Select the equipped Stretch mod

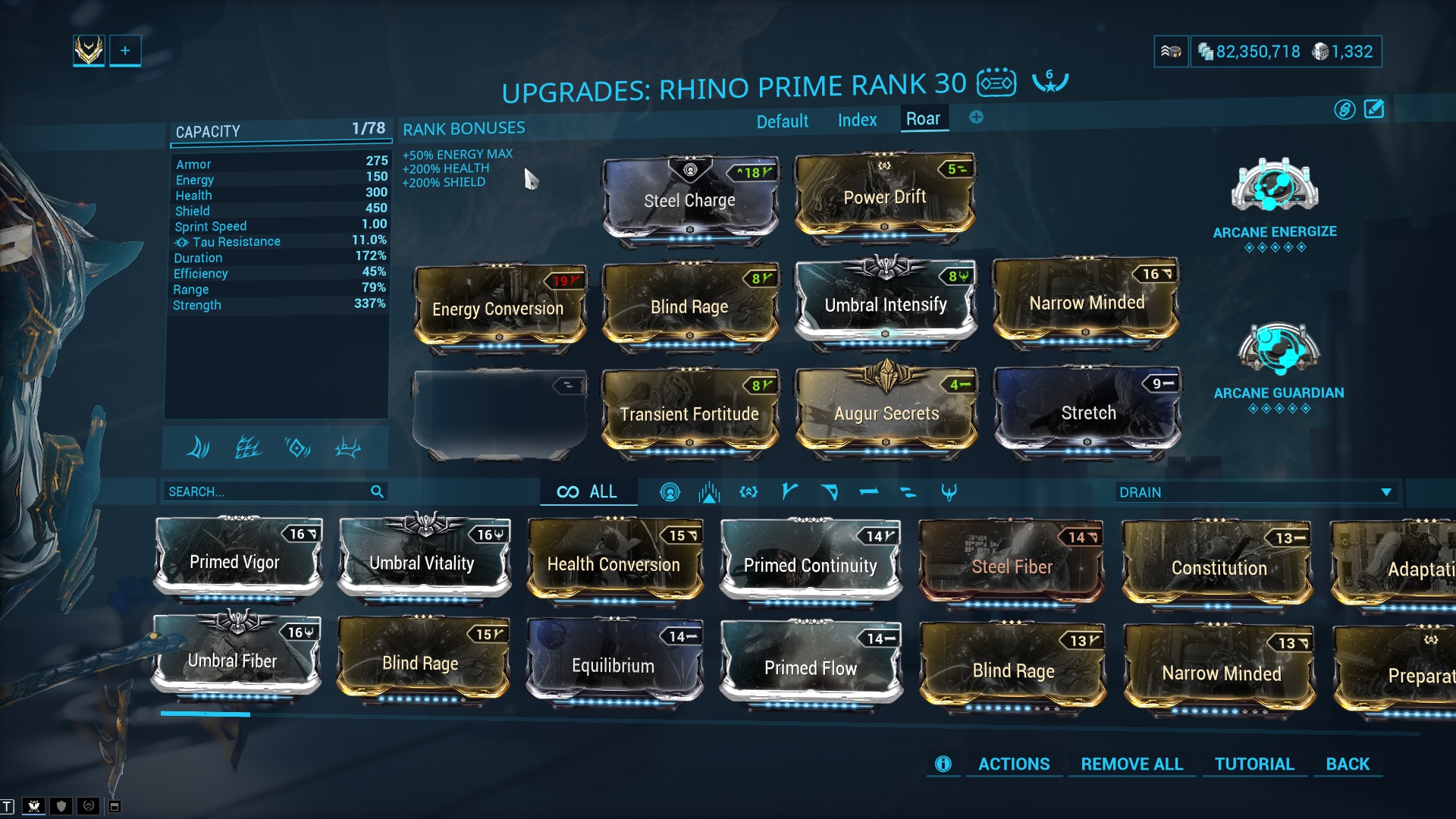(1087, 413)
